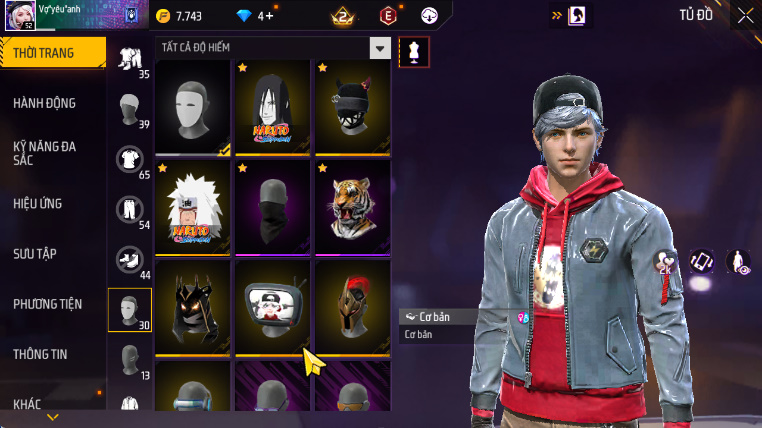Show the Thông Tin section
The height and width of the screenshot is (428, 762).
point(41,354)
